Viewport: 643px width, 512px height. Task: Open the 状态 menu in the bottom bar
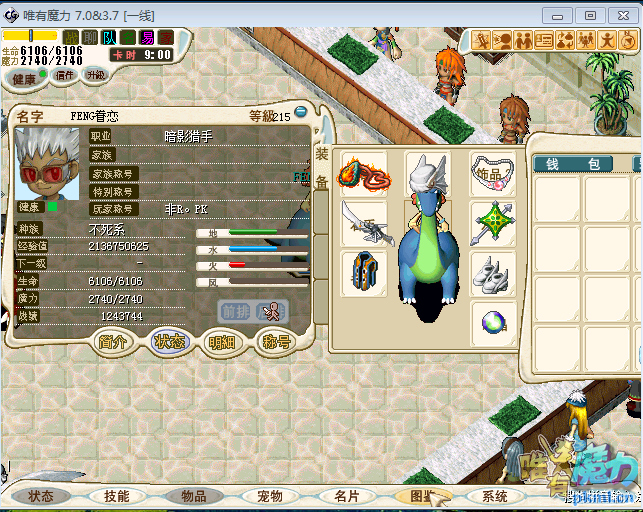coord(41,496)
